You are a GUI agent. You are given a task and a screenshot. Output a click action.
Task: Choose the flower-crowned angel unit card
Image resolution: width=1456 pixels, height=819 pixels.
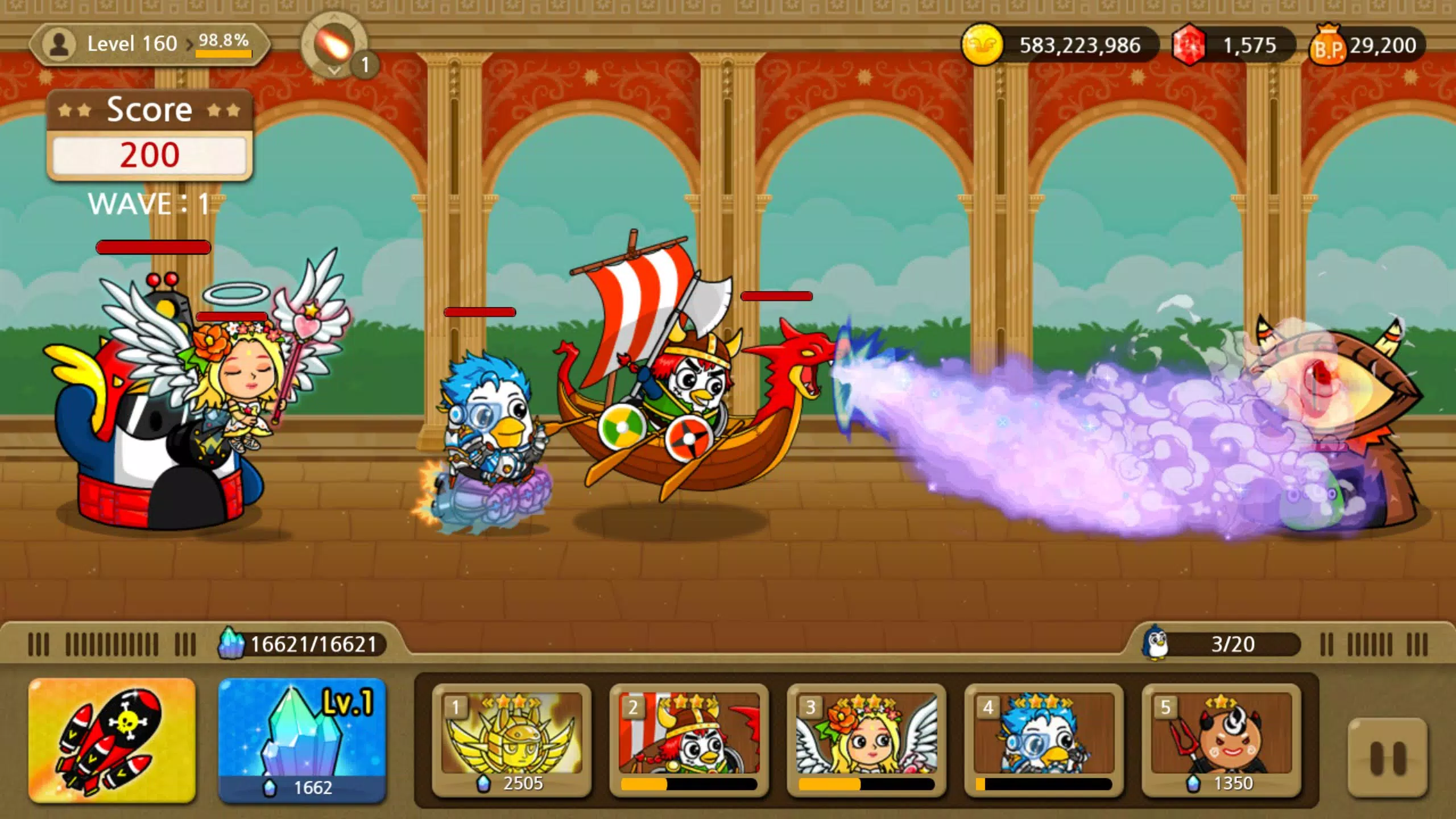[866, 740]
